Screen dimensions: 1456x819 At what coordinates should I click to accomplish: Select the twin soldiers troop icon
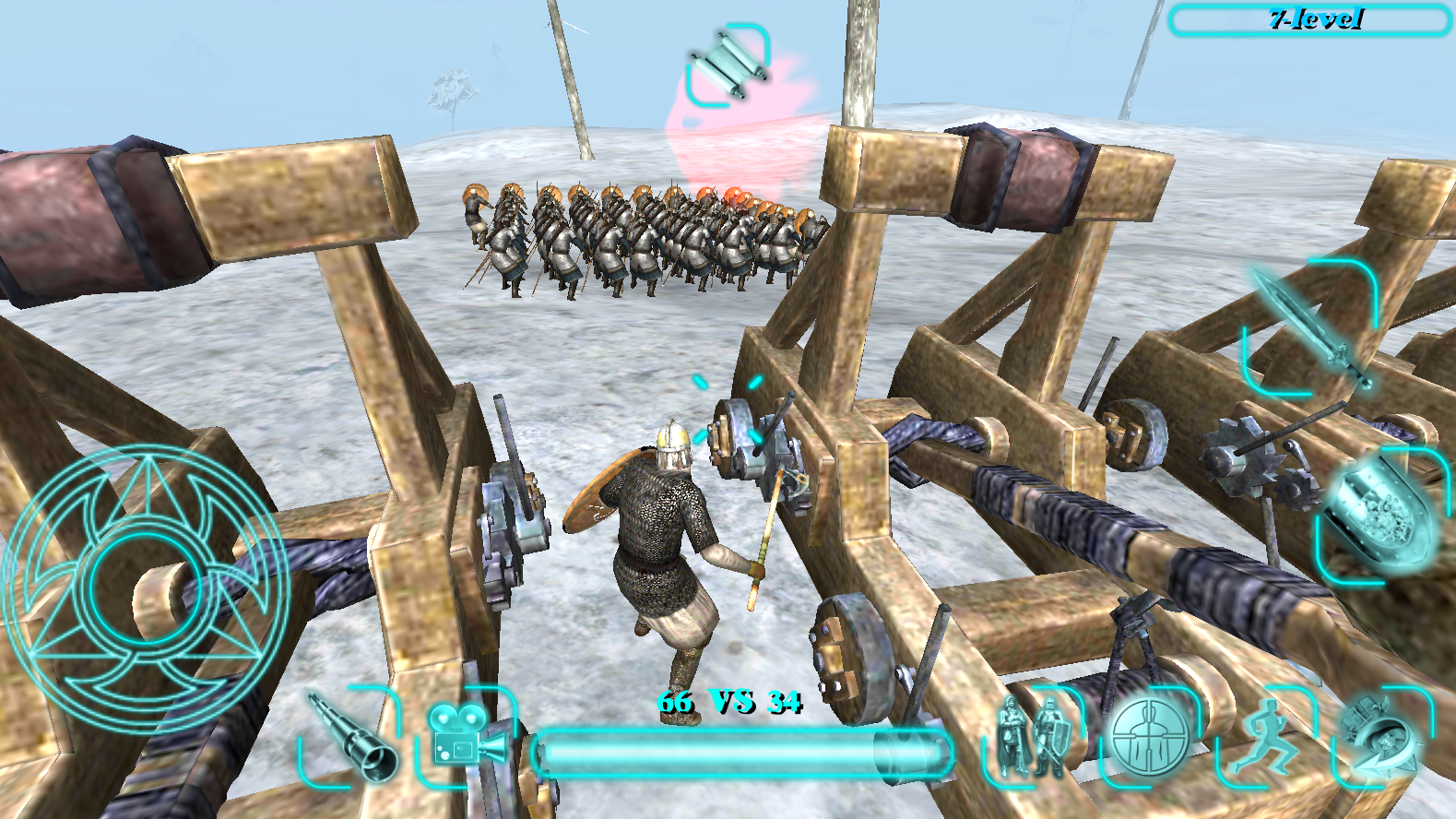tap(1033, 738)
